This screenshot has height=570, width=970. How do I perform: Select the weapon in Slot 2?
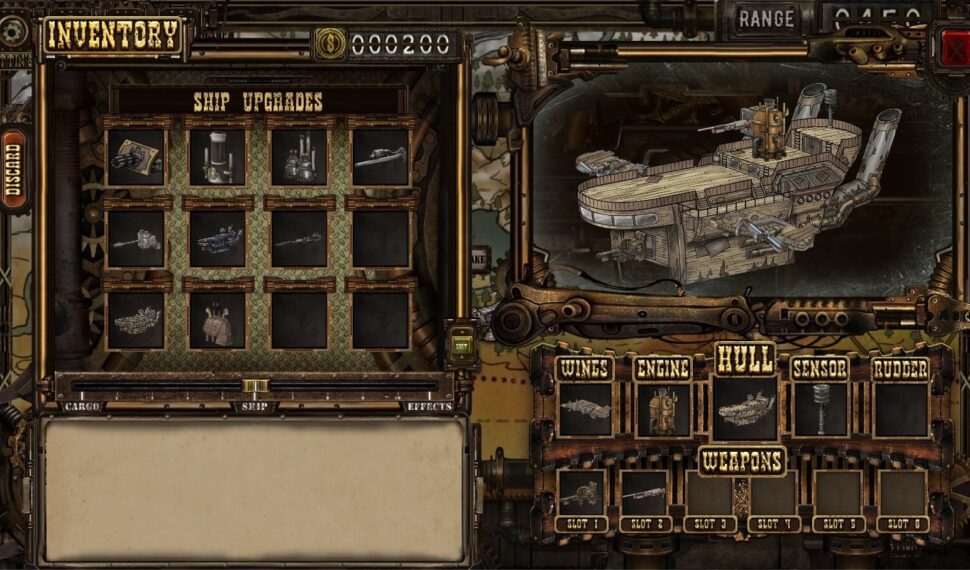(x=644, y=492)
